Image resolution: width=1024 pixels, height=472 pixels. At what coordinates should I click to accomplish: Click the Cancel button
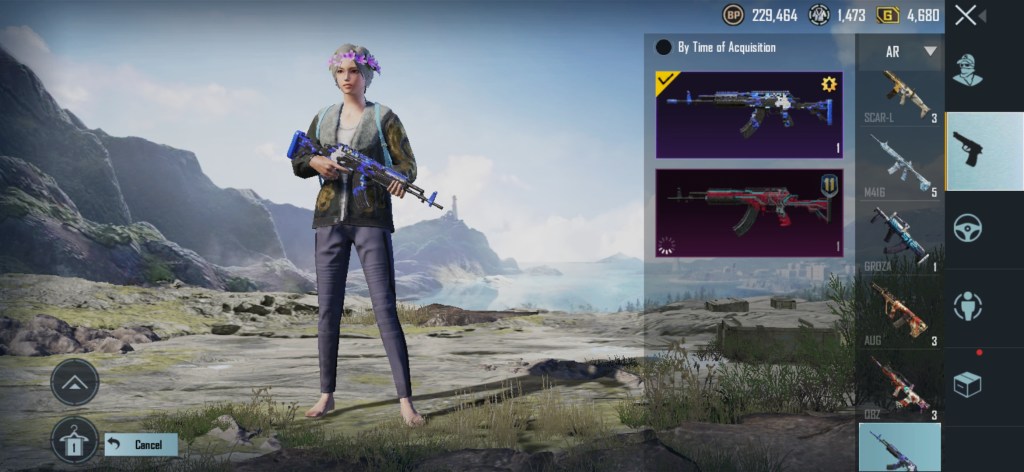[x=141, y=444]
